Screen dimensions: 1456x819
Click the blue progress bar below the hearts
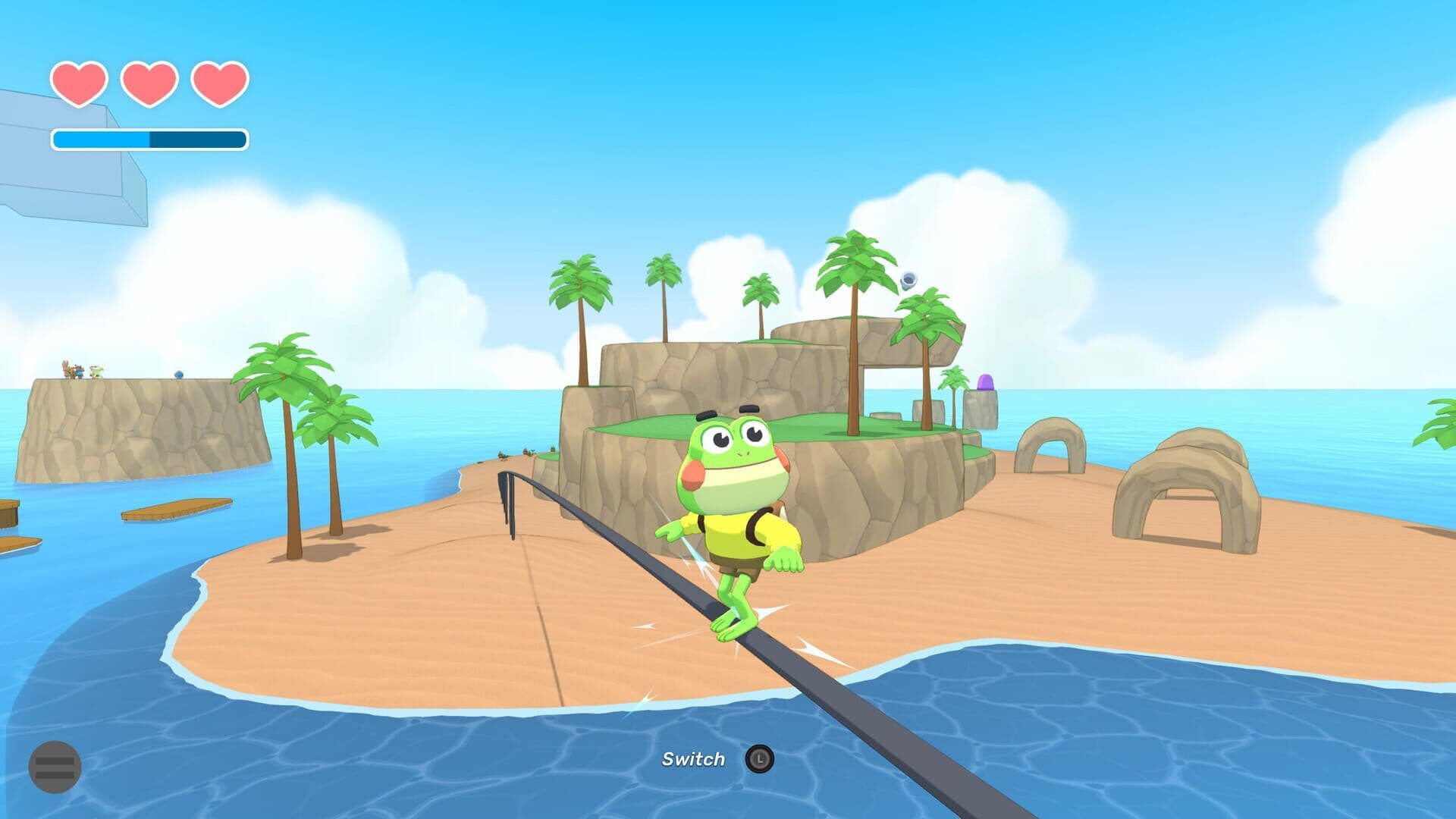click(x=148, y=138)
